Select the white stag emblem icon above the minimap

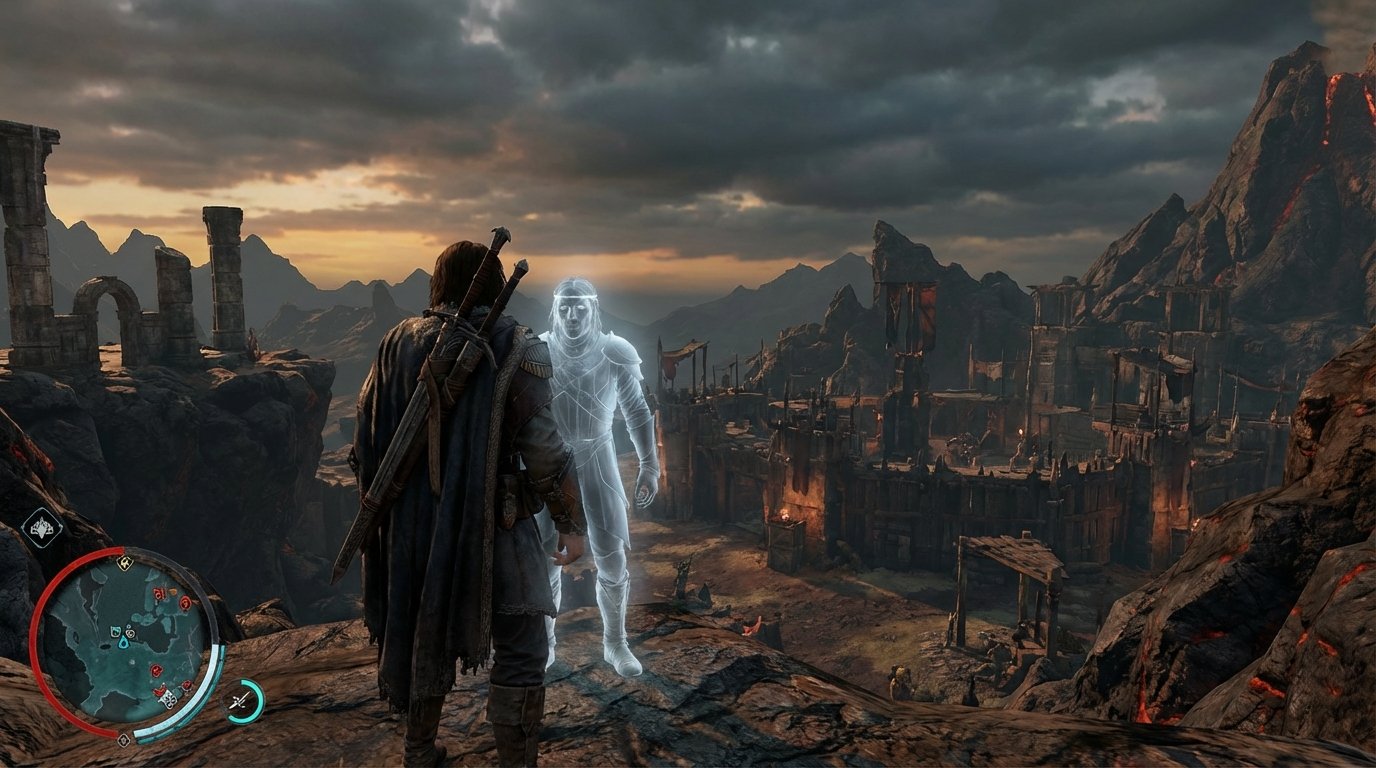point(41,529)
